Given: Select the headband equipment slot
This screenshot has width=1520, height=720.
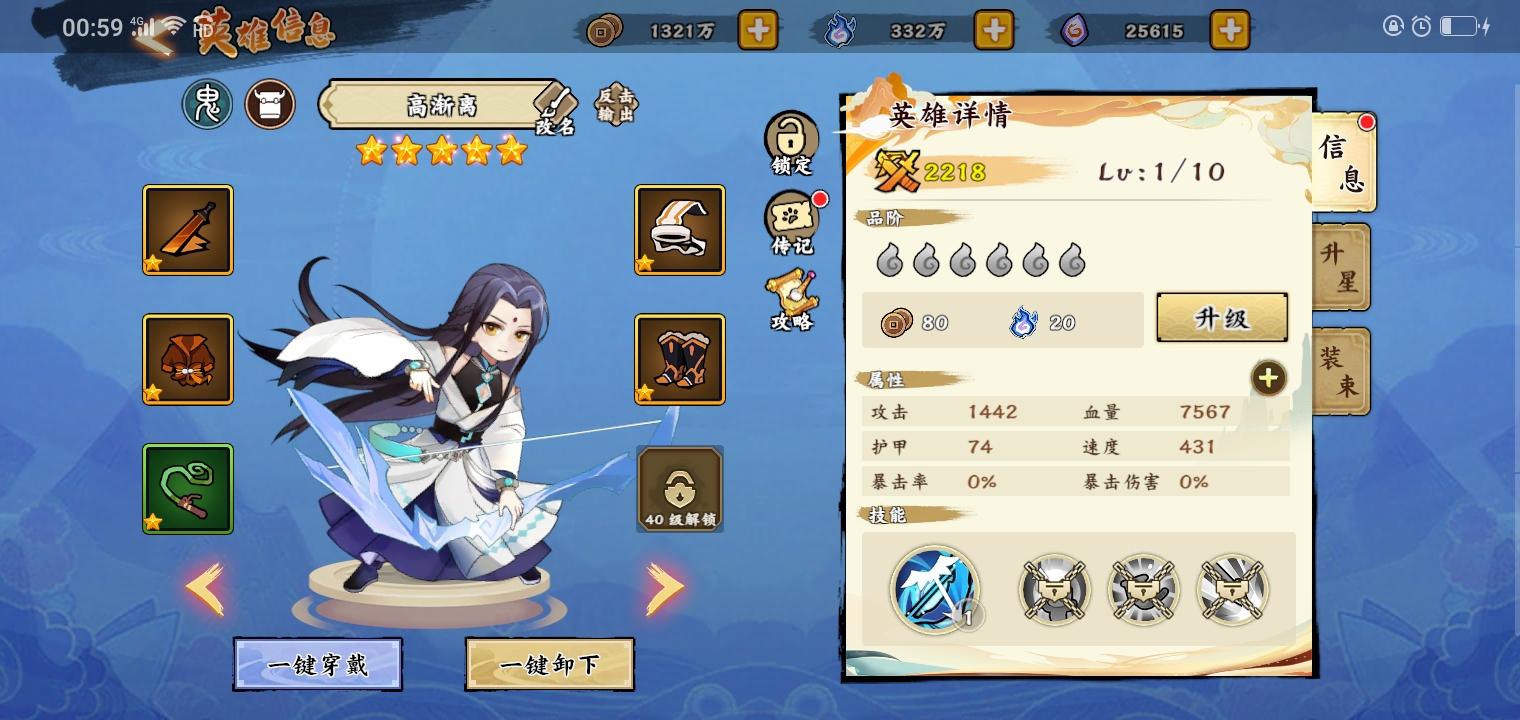Looking at the screenshot, I should point(679,229).
